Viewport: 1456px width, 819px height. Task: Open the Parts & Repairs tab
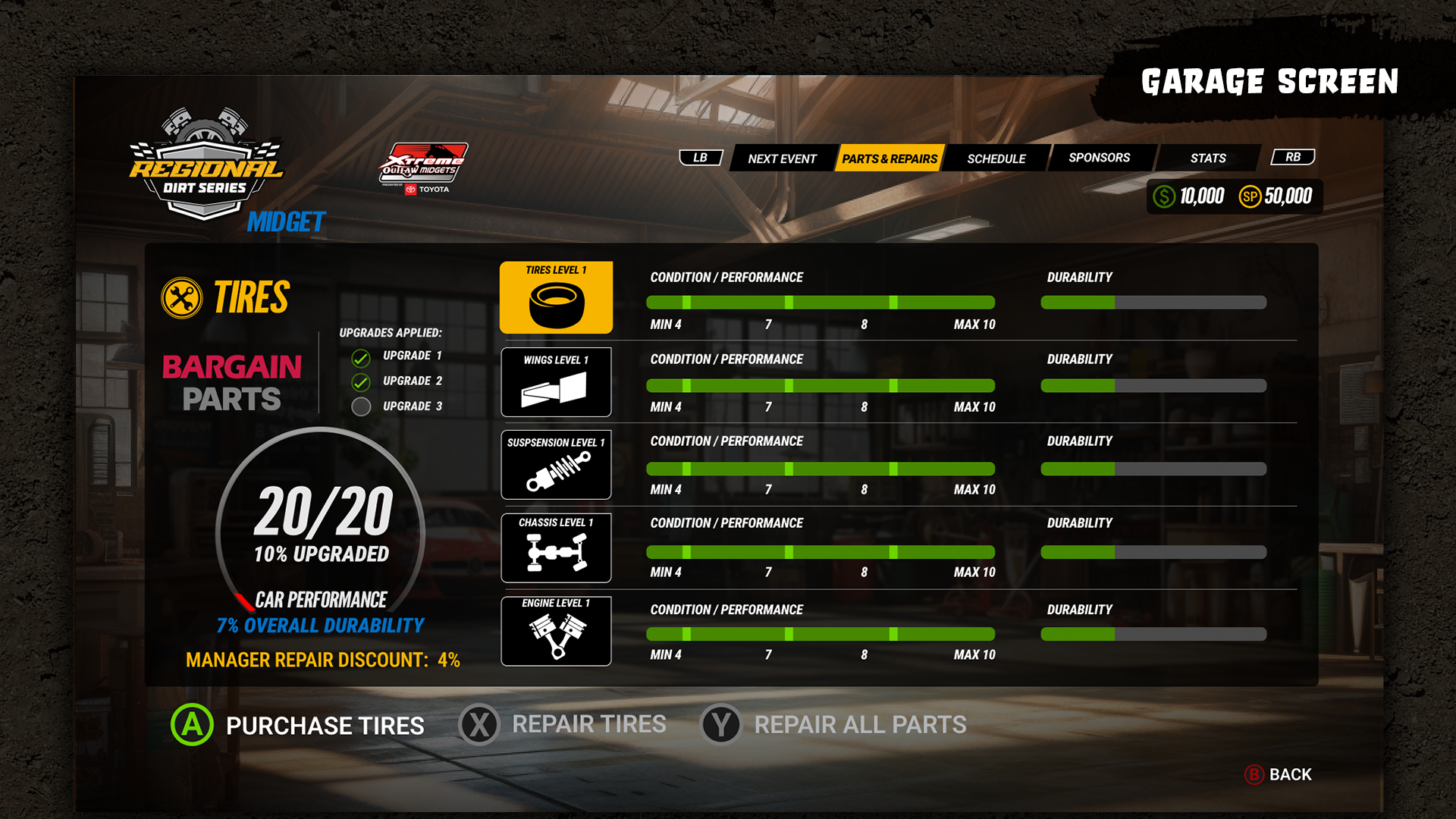pos(890,158)
